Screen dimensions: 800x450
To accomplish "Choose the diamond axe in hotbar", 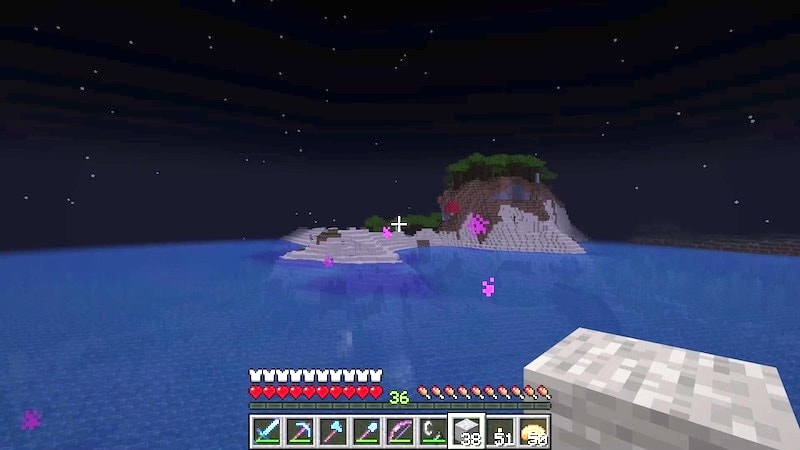I will 332,431.
